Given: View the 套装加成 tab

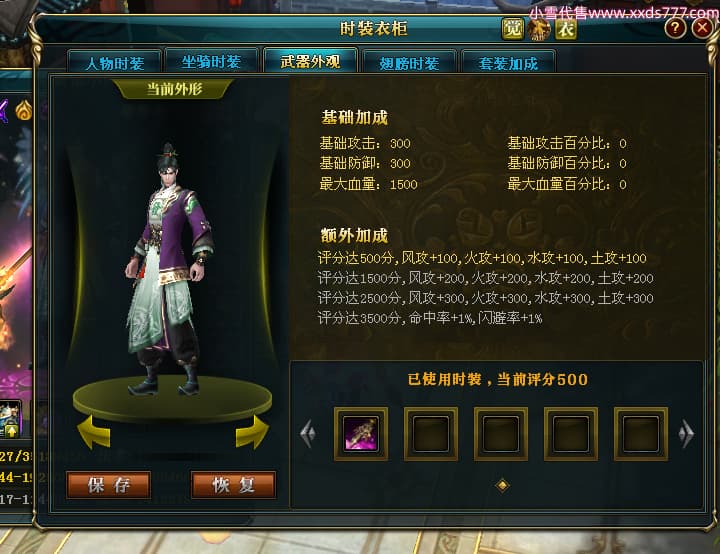Looking at the screenshot, I should (508, 63).
